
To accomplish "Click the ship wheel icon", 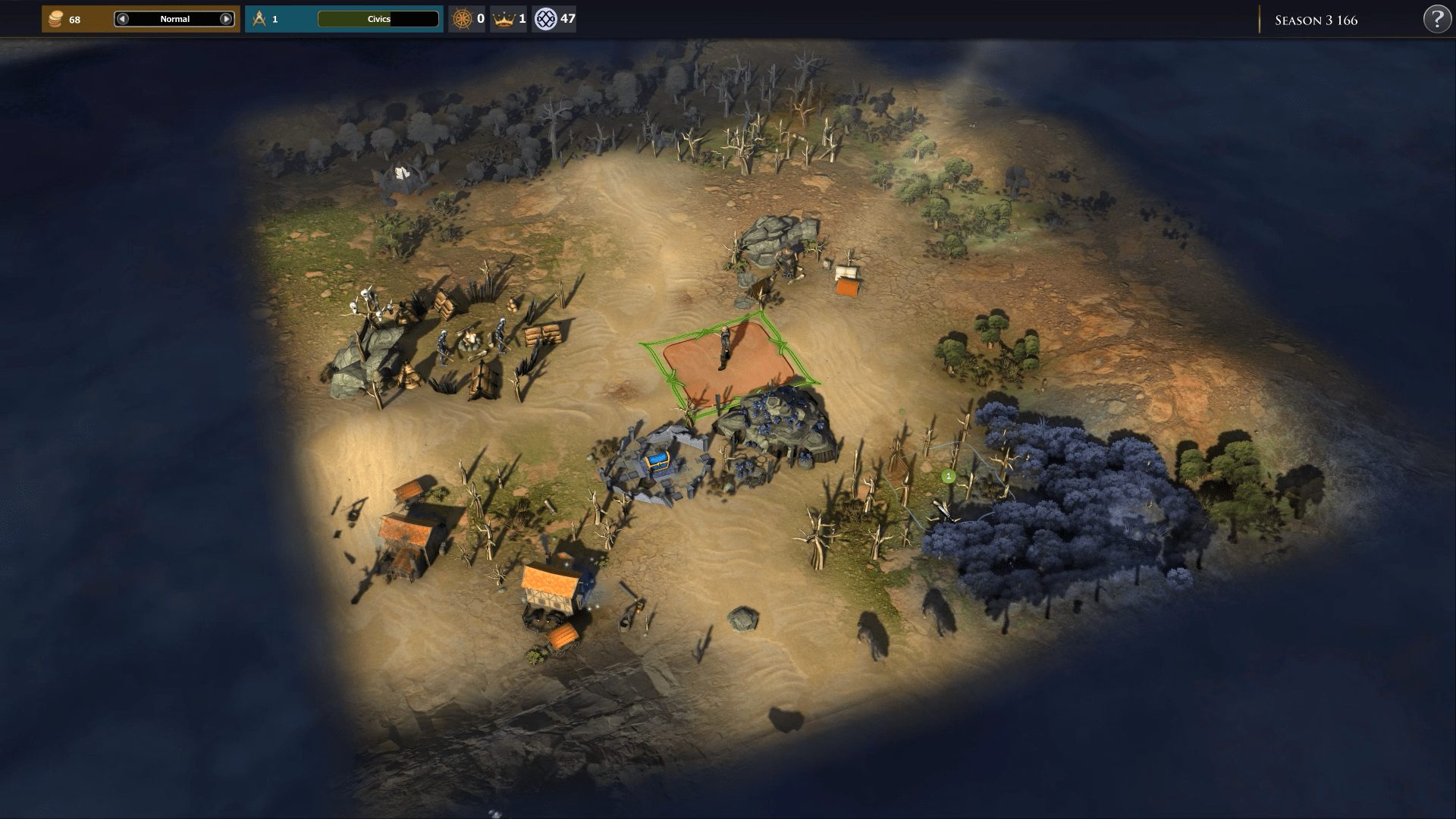I will 461,19.
